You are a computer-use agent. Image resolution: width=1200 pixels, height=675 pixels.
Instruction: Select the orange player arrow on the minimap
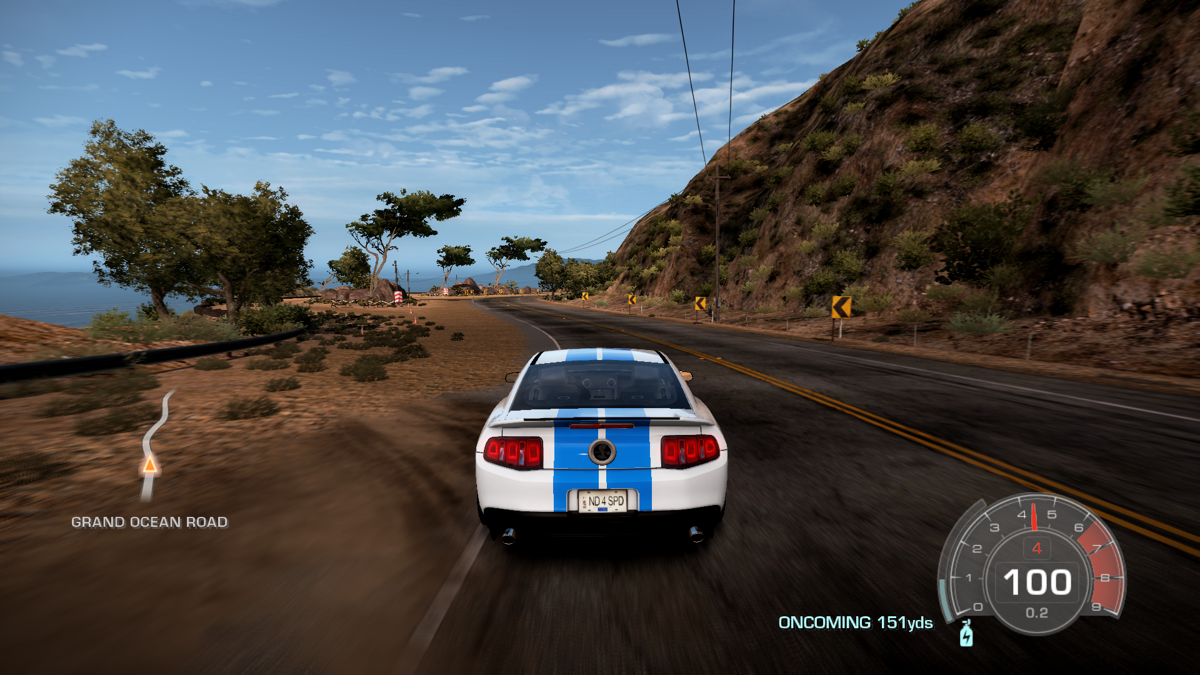pyautogui.click(x=150, y=464)
